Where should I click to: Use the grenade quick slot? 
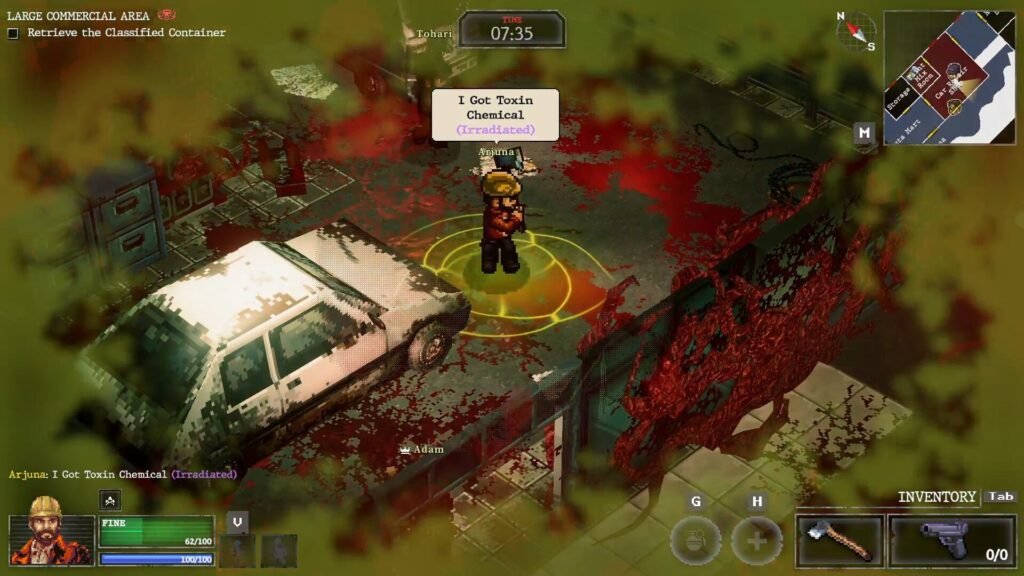(695, 541)
